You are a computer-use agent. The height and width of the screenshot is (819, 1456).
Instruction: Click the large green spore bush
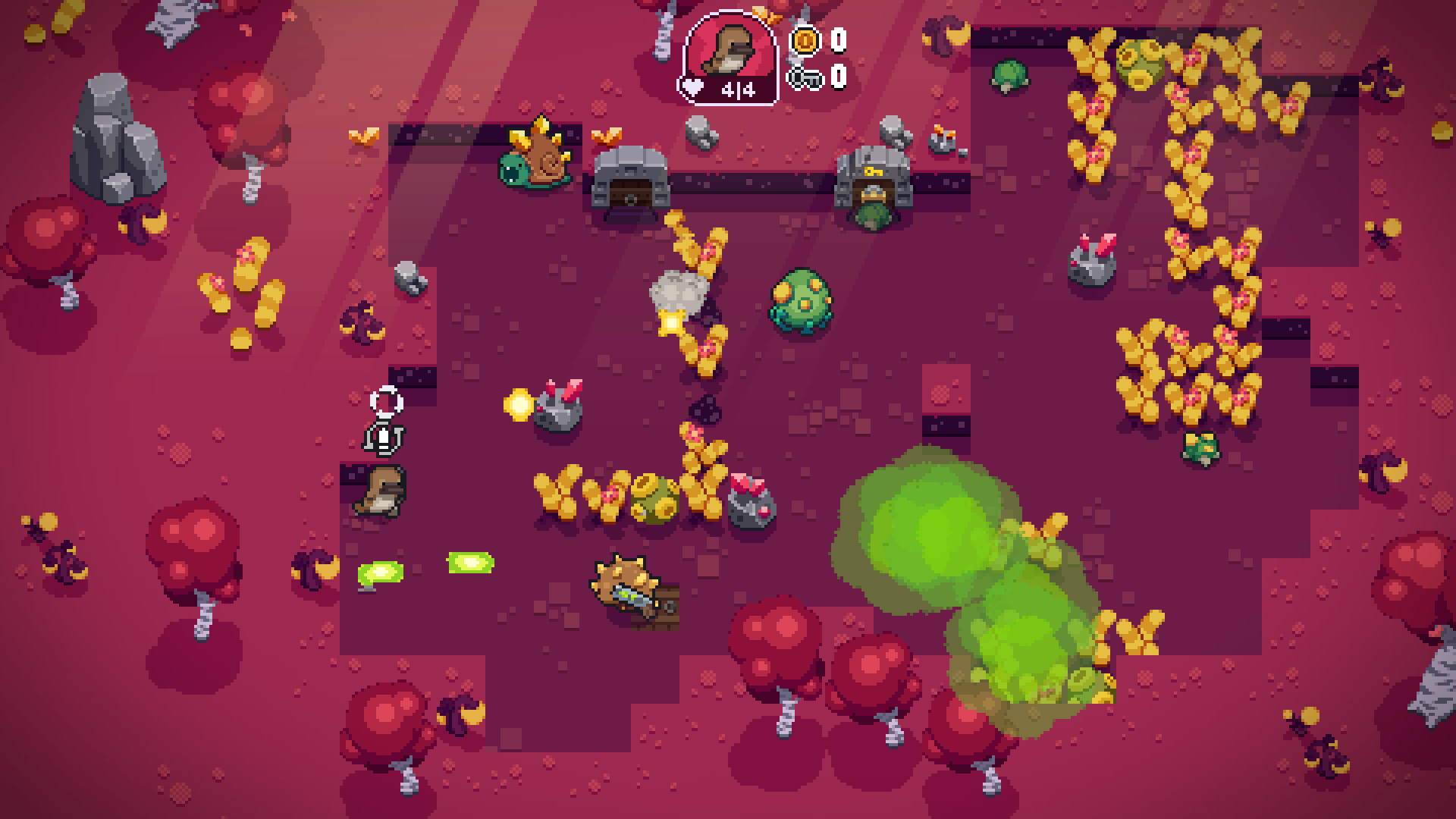click(802, 303)
